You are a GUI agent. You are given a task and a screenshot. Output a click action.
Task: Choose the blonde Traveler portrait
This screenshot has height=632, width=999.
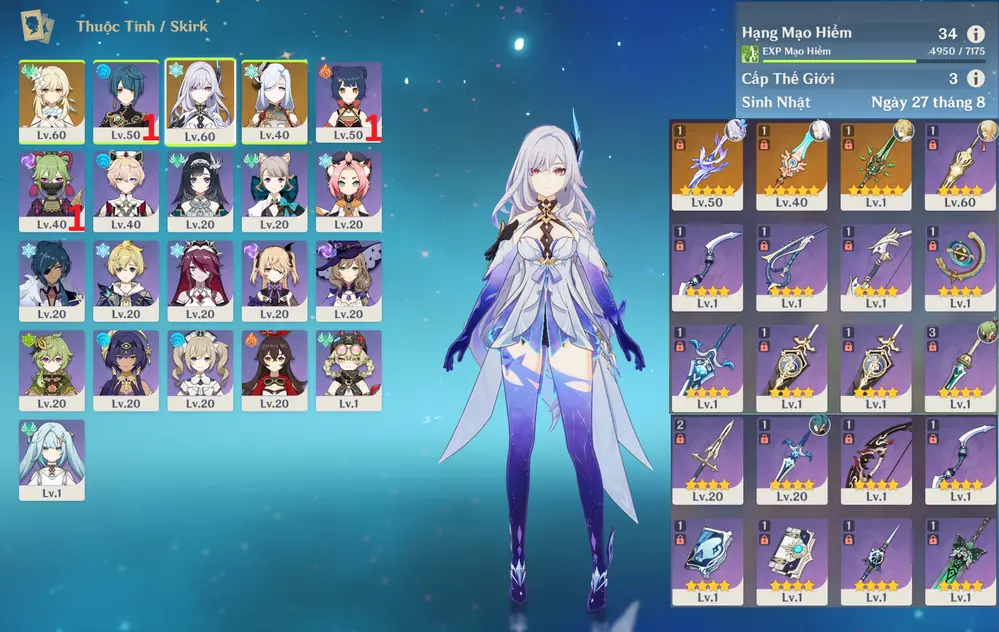coord(52,102)
